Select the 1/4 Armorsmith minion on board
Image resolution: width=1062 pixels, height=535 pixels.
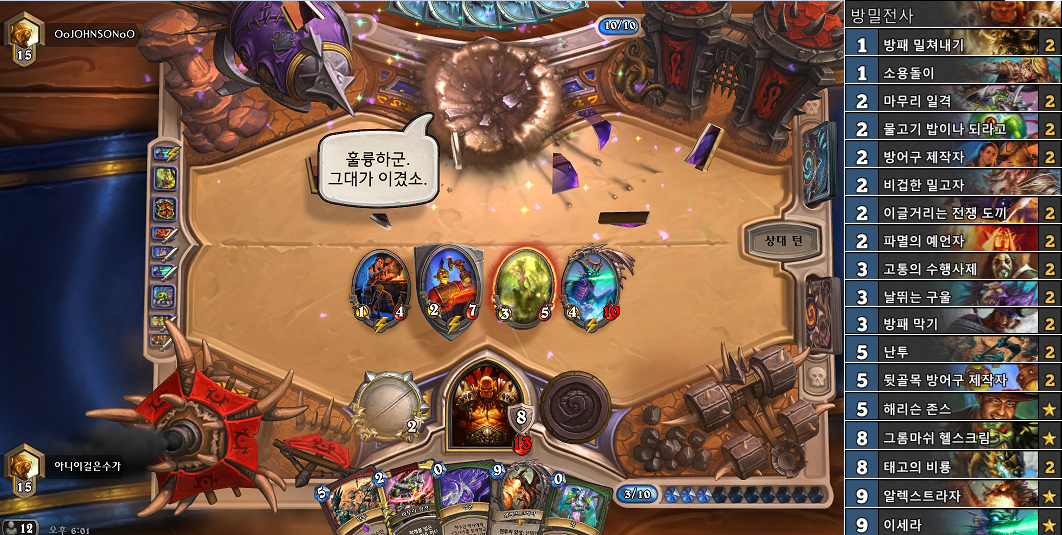point(381,287)
